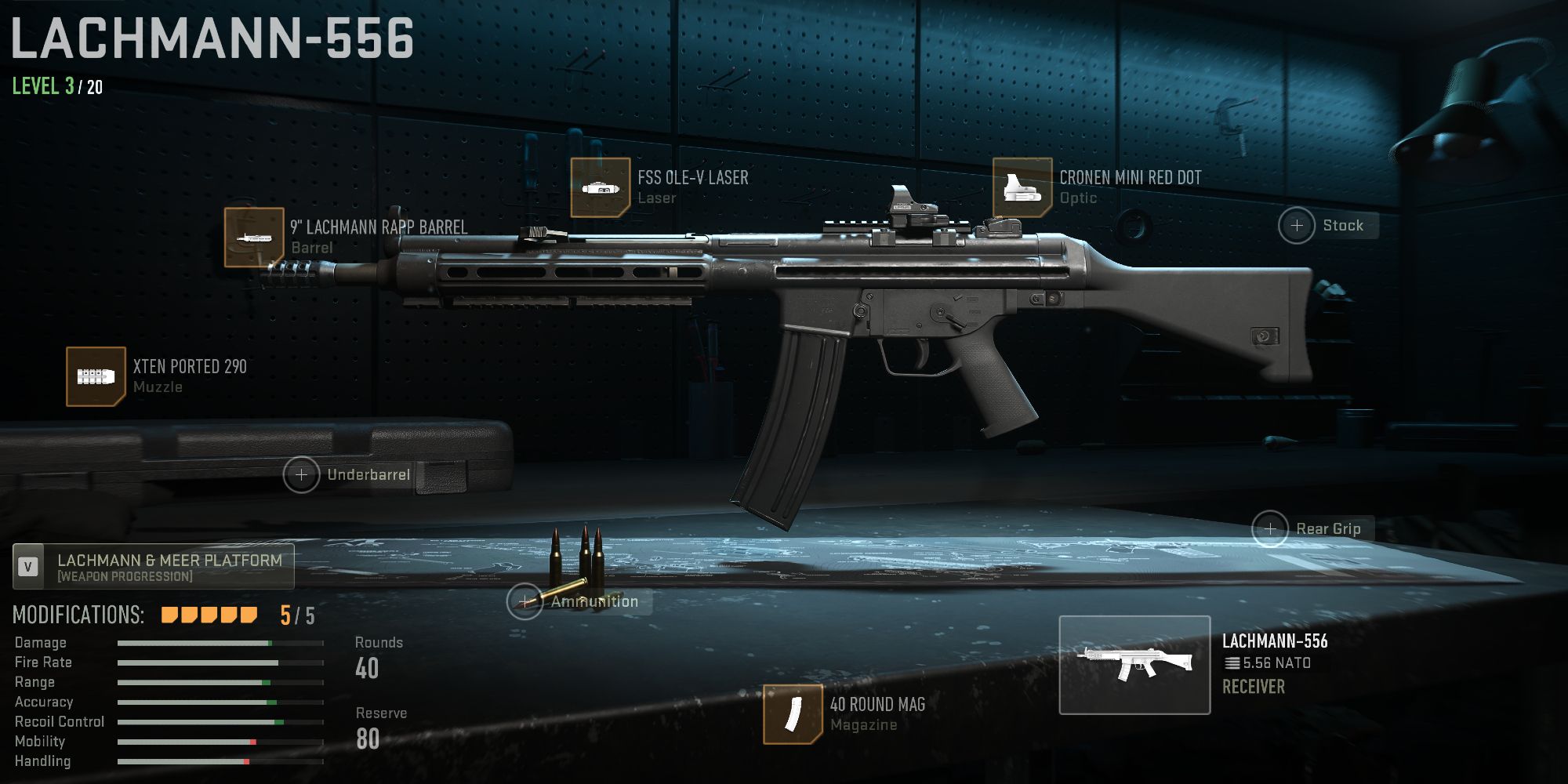The image size is (1568, 784).
Task: Add an attachment to the Stock slot
Action: (x=1298, y=225)
